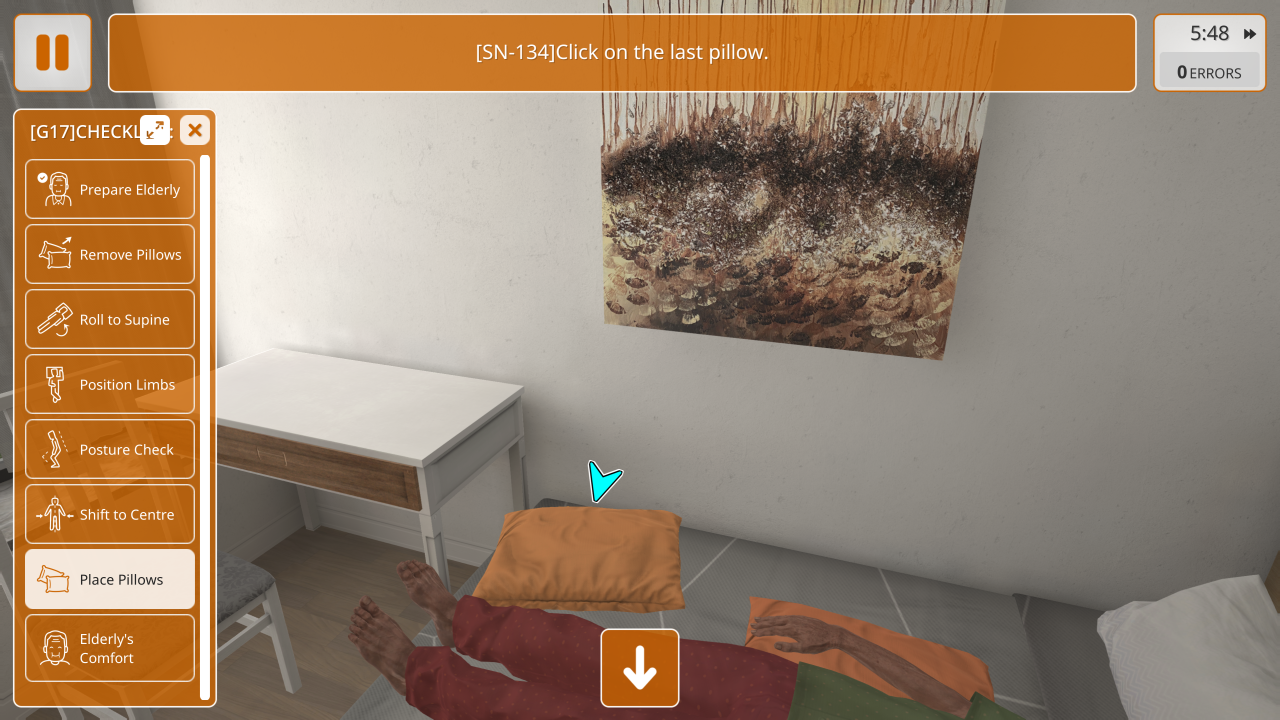The height and width of the screenshot is (720, 1280).
Task: Open the Remove Pillows checklist step
Action: pyautogui.click(x=110, y=254)
